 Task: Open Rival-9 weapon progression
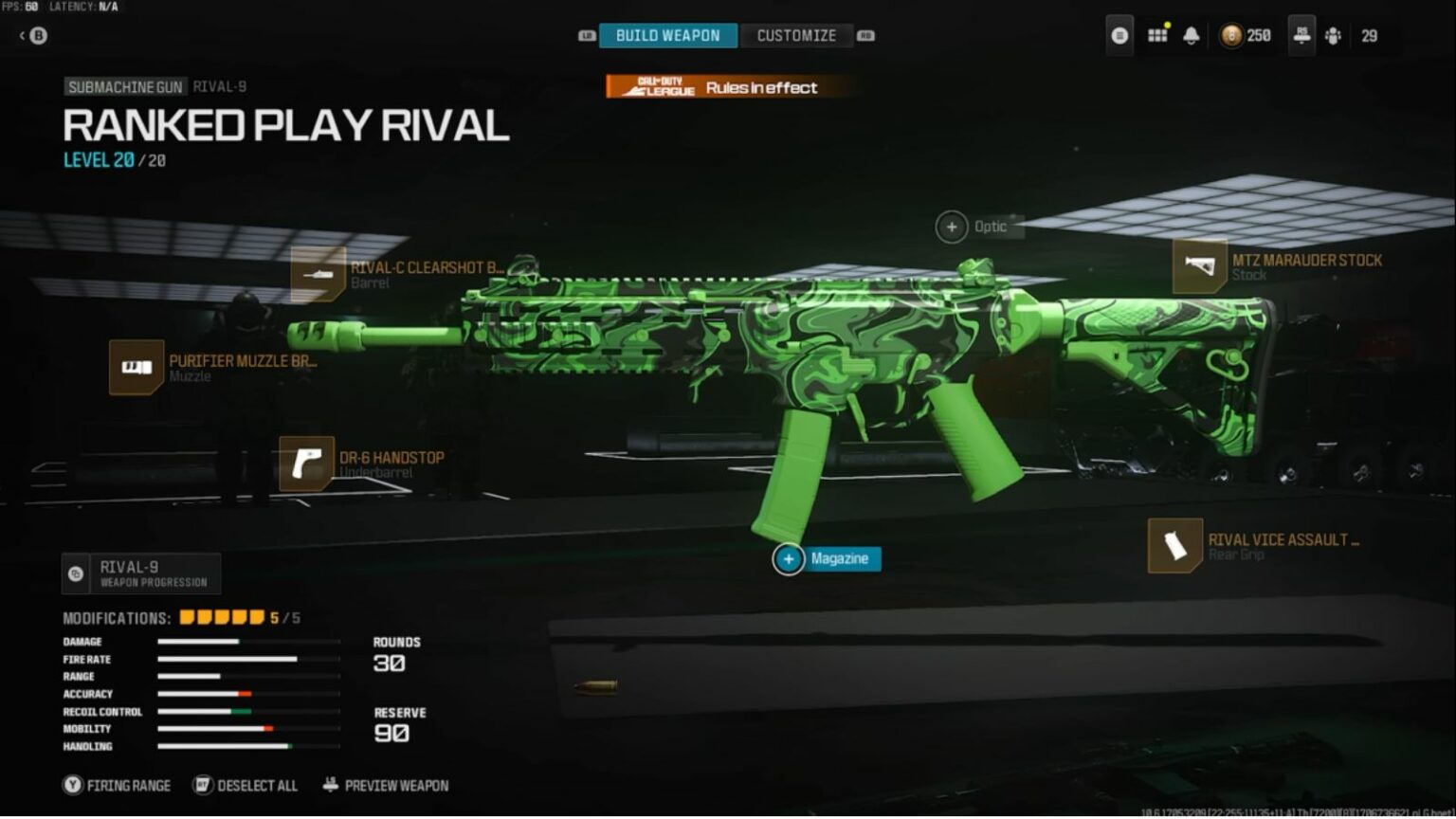142,573
